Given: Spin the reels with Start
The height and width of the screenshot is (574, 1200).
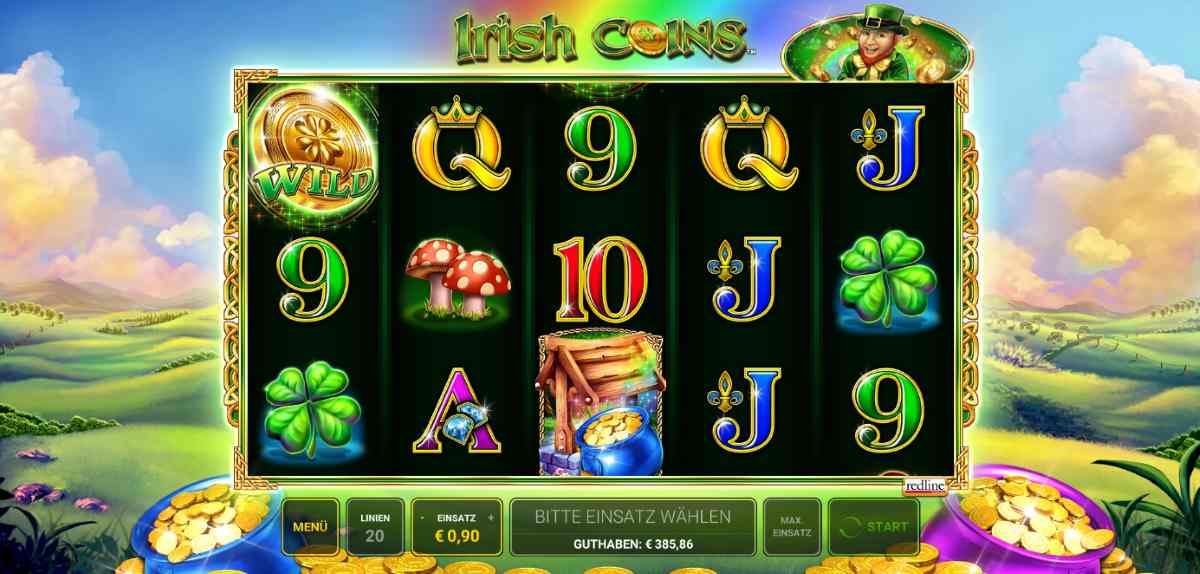Looking at the screenshot, I should [x=875, y=526].
